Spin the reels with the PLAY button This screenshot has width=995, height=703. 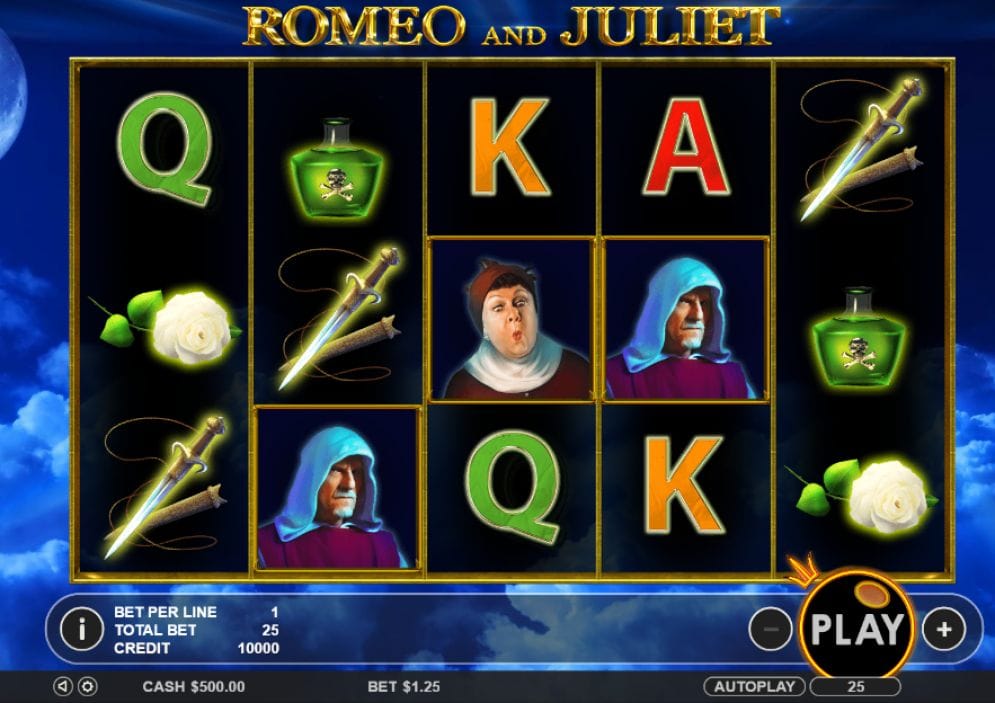[x=857, y=628]
